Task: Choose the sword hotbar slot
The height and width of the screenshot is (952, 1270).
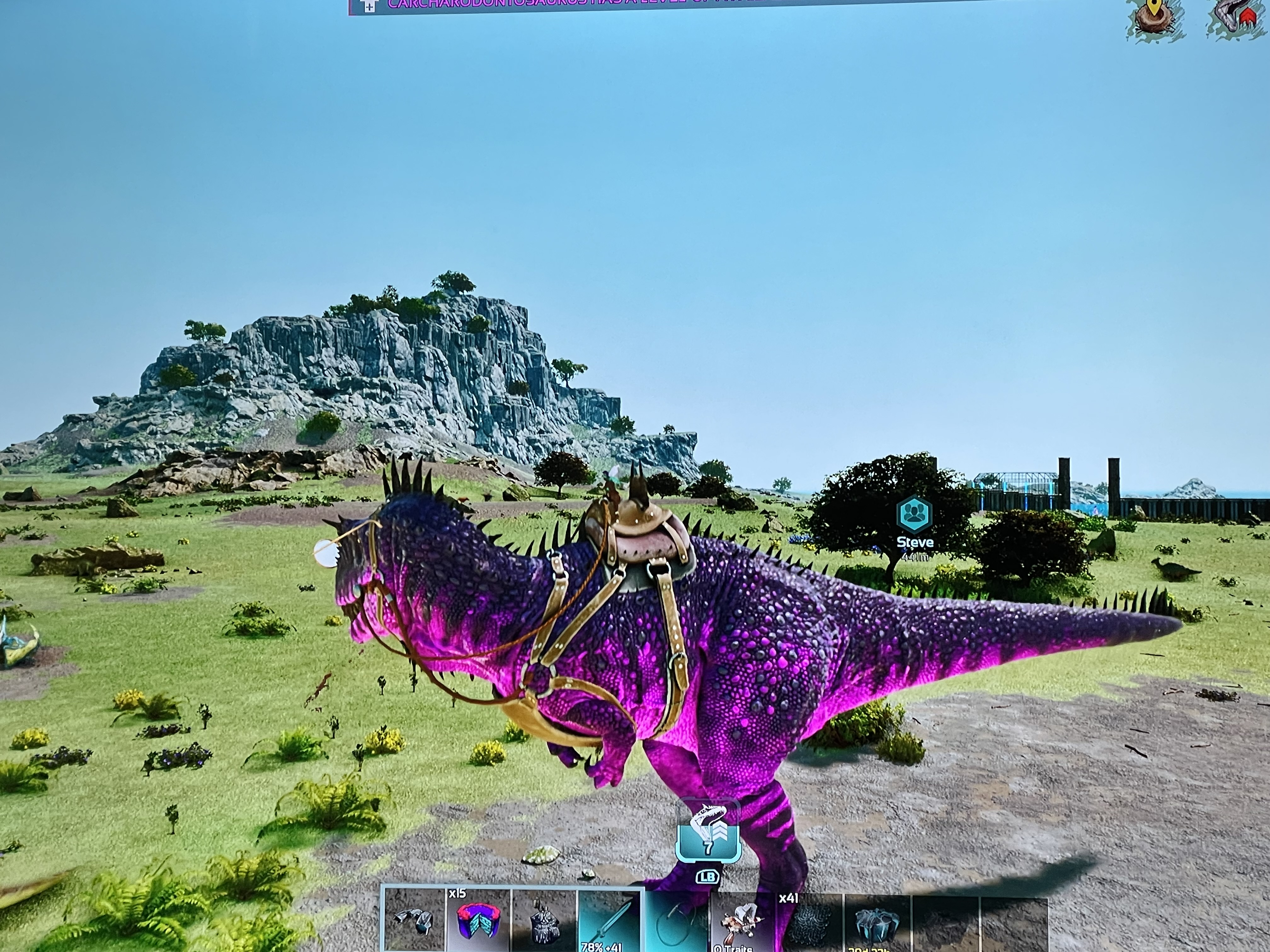Action: coord(610,921)
